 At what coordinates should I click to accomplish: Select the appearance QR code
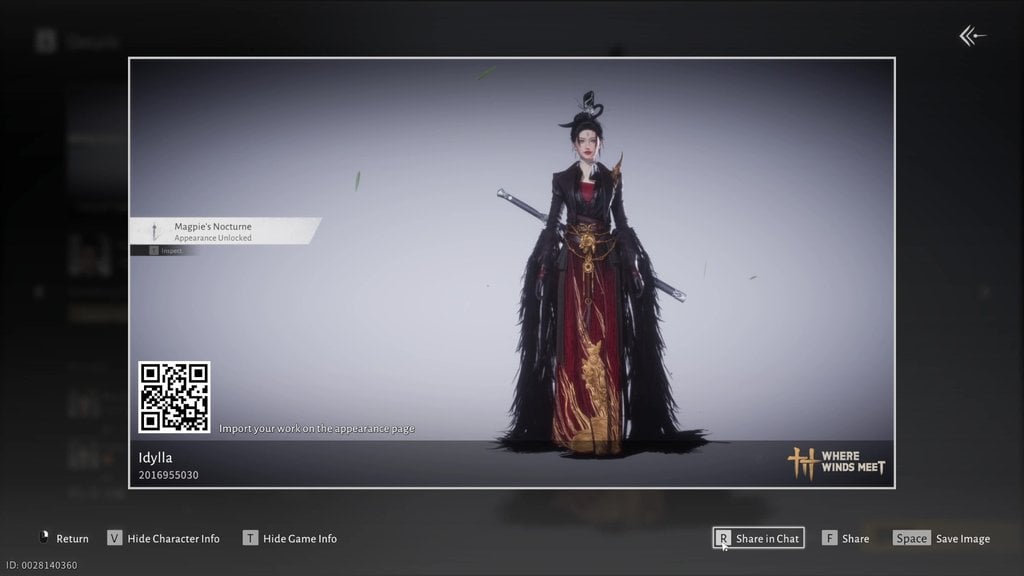(x=174, y=397)
